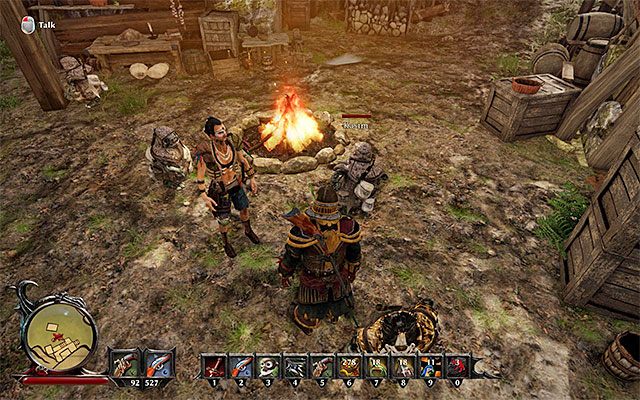Select the pistol weapon with 92 ammo
640x400 pixels.
(x=126, y=362)
